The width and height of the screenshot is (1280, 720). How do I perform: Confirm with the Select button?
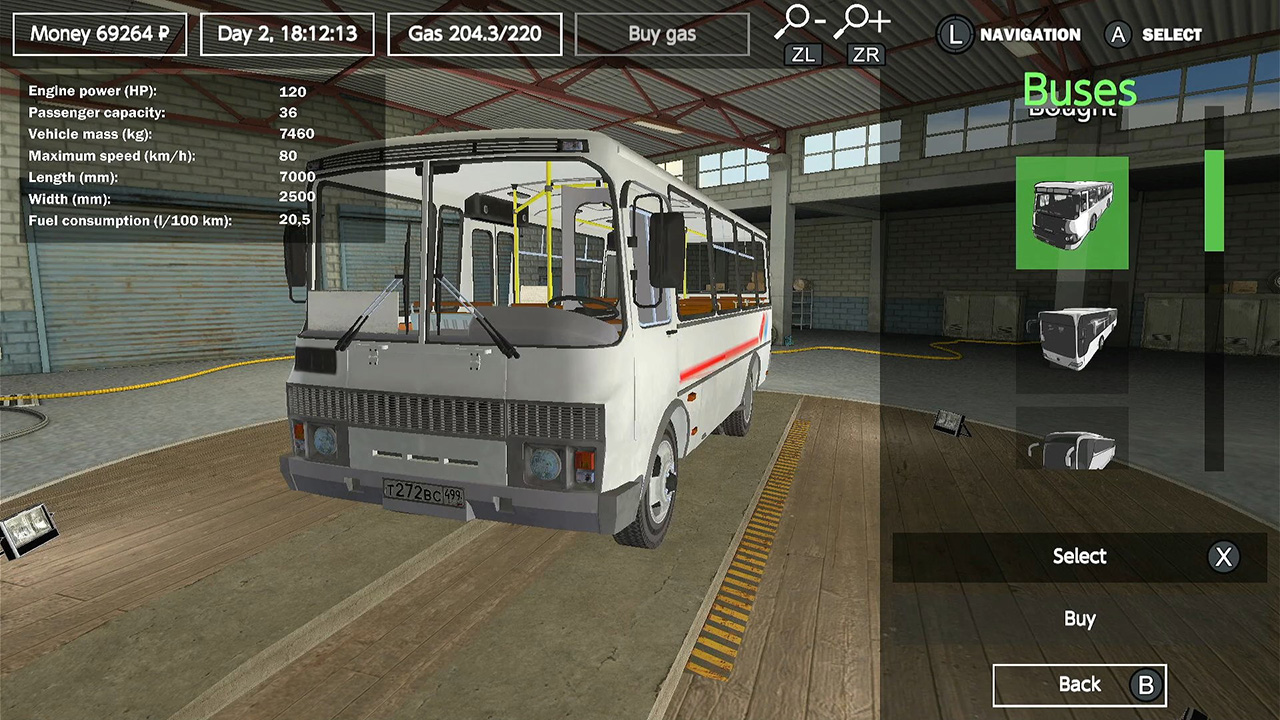[x=1079, y=557]
